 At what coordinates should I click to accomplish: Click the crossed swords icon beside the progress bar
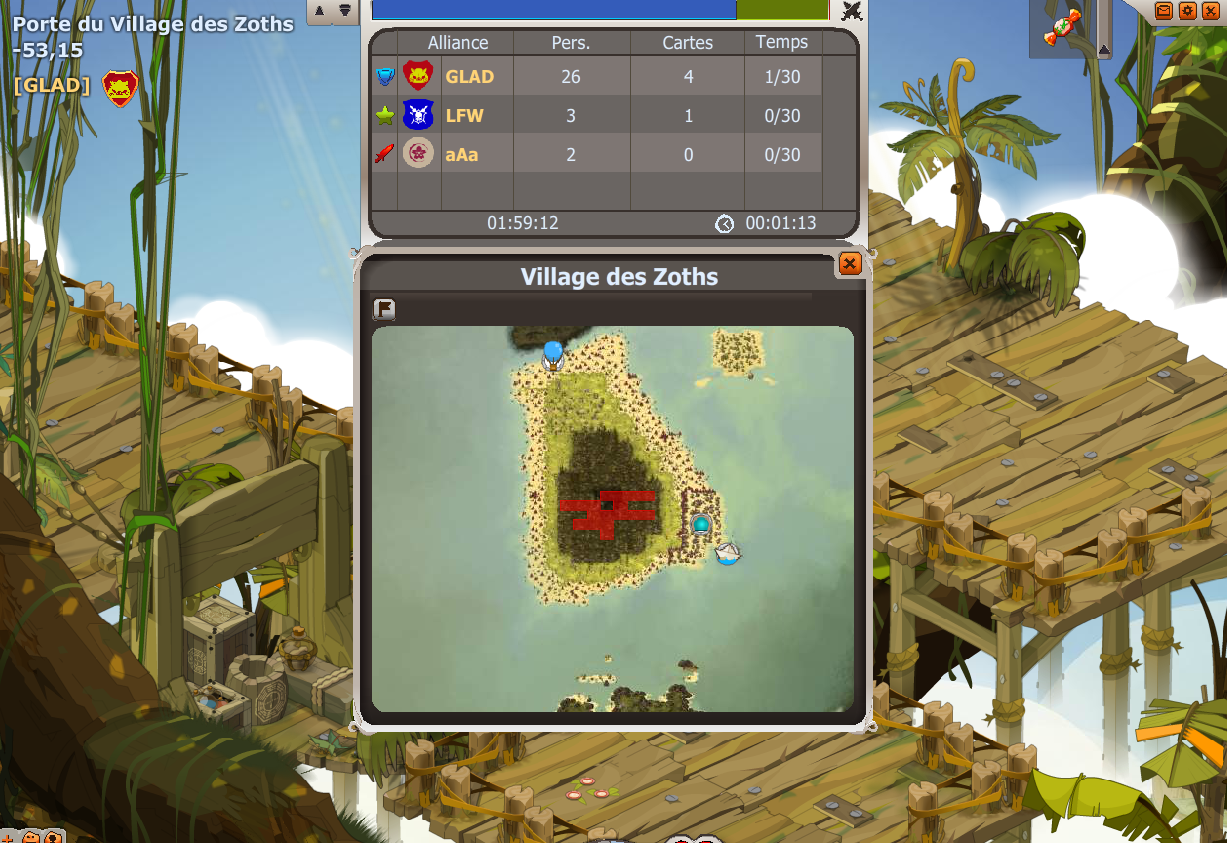click(x=851, y=11)
